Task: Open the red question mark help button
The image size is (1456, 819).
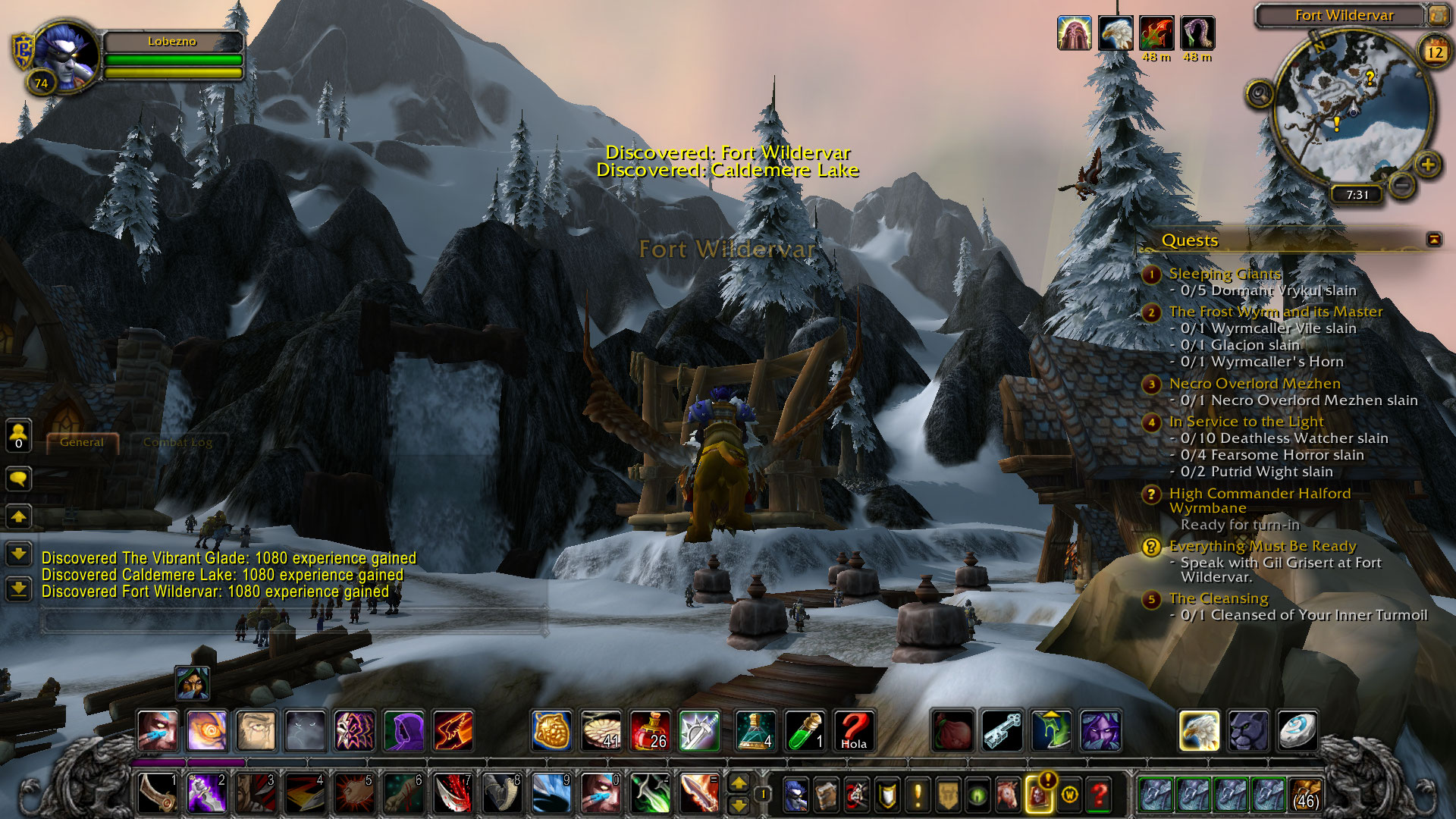Action: (1099, 795)
